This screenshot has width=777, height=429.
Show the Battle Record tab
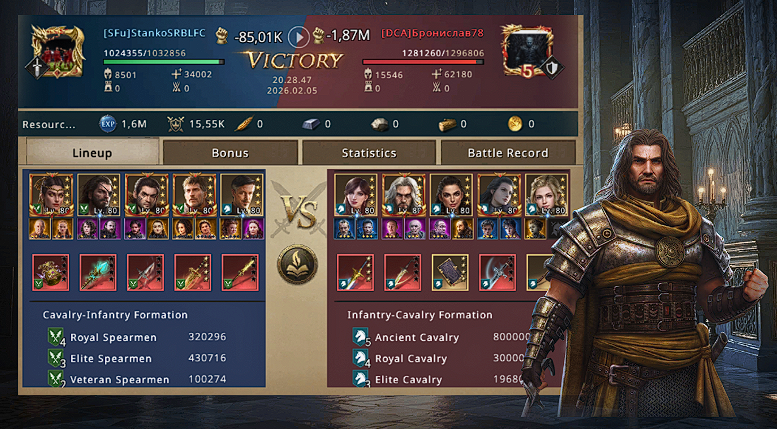[507, 153]
